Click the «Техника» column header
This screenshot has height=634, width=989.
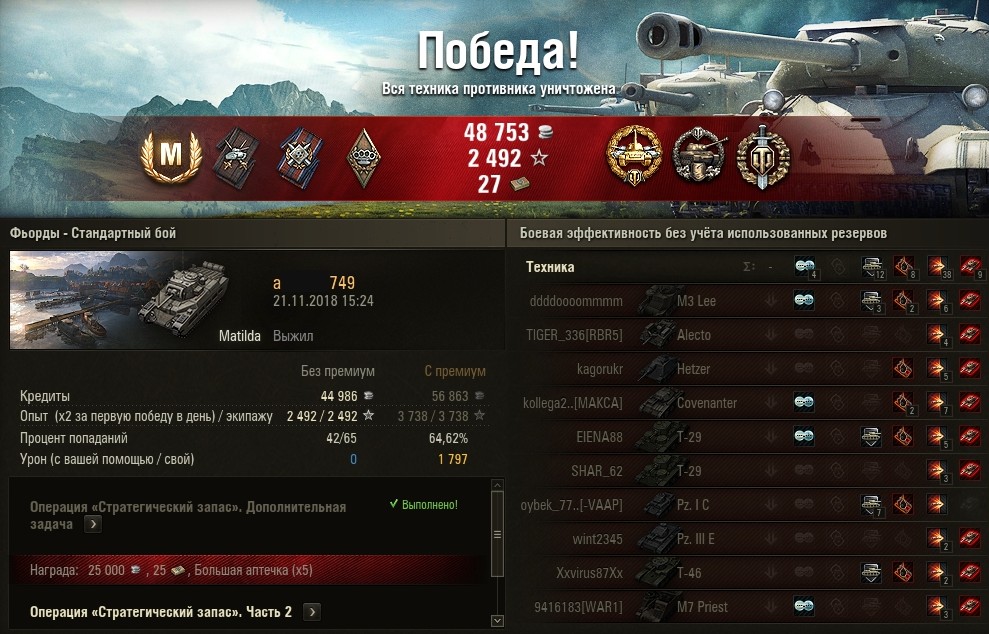[x=550, y=267]
